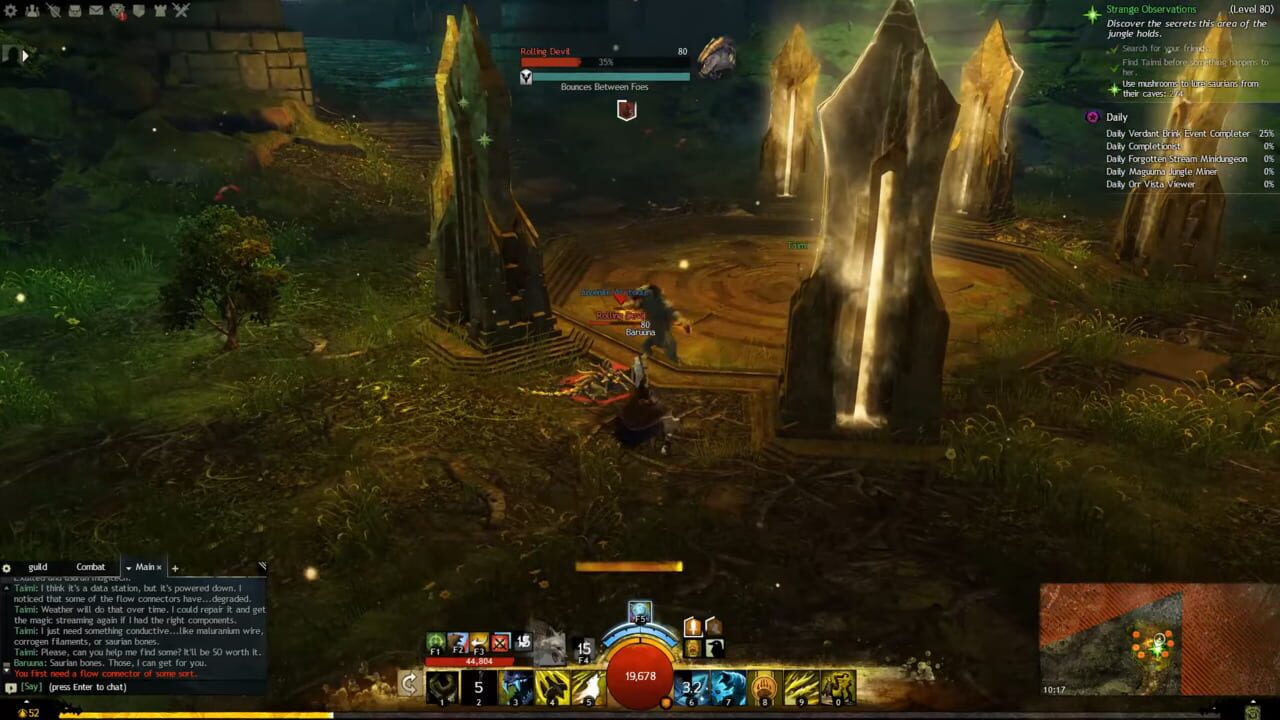Open the Main chat tab dropdown arrow

point(128,566)
